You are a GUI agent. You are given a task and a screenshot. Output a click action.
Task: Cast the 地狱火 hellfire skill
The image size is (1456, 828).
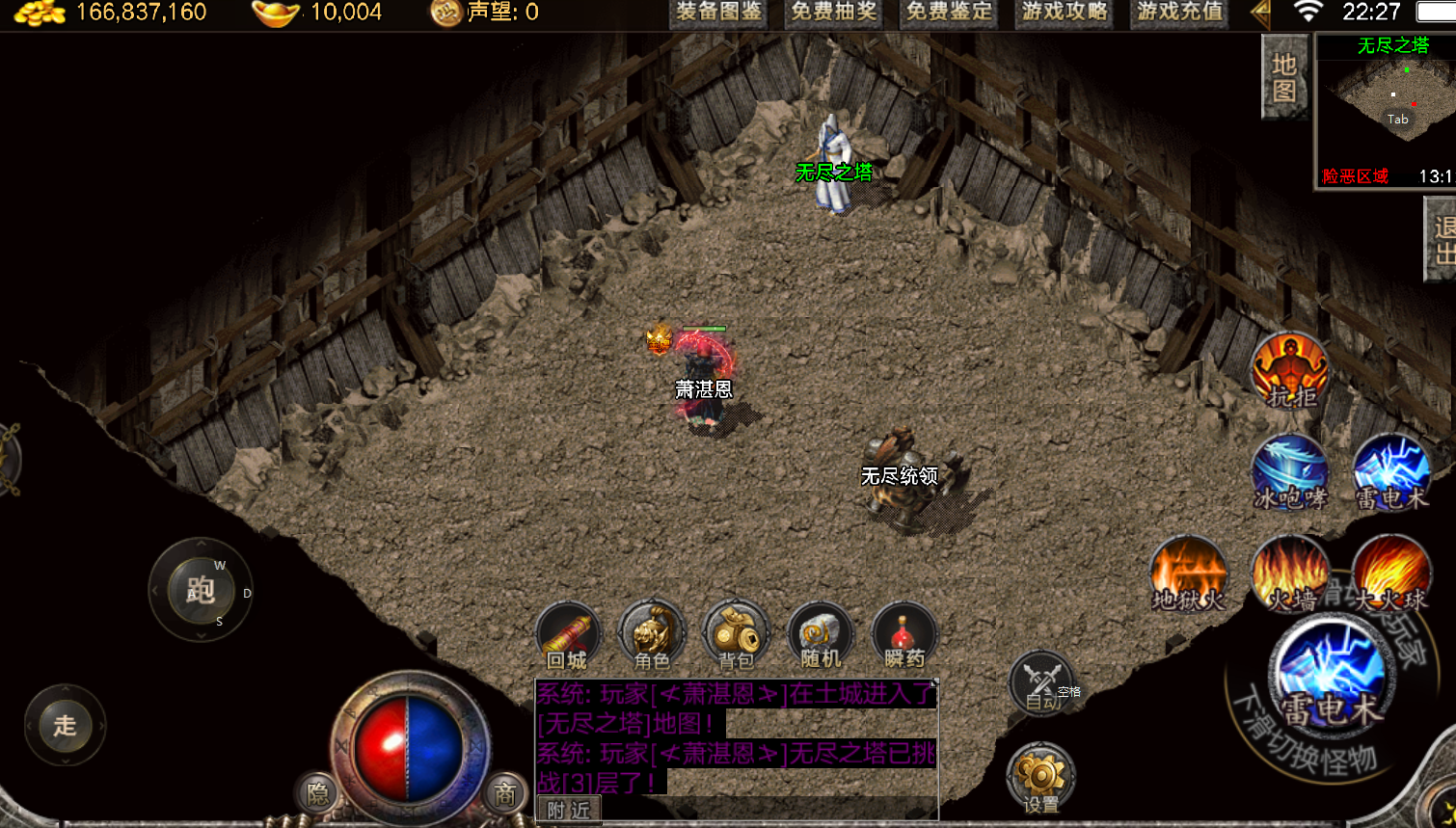(x=1189, y=574)
